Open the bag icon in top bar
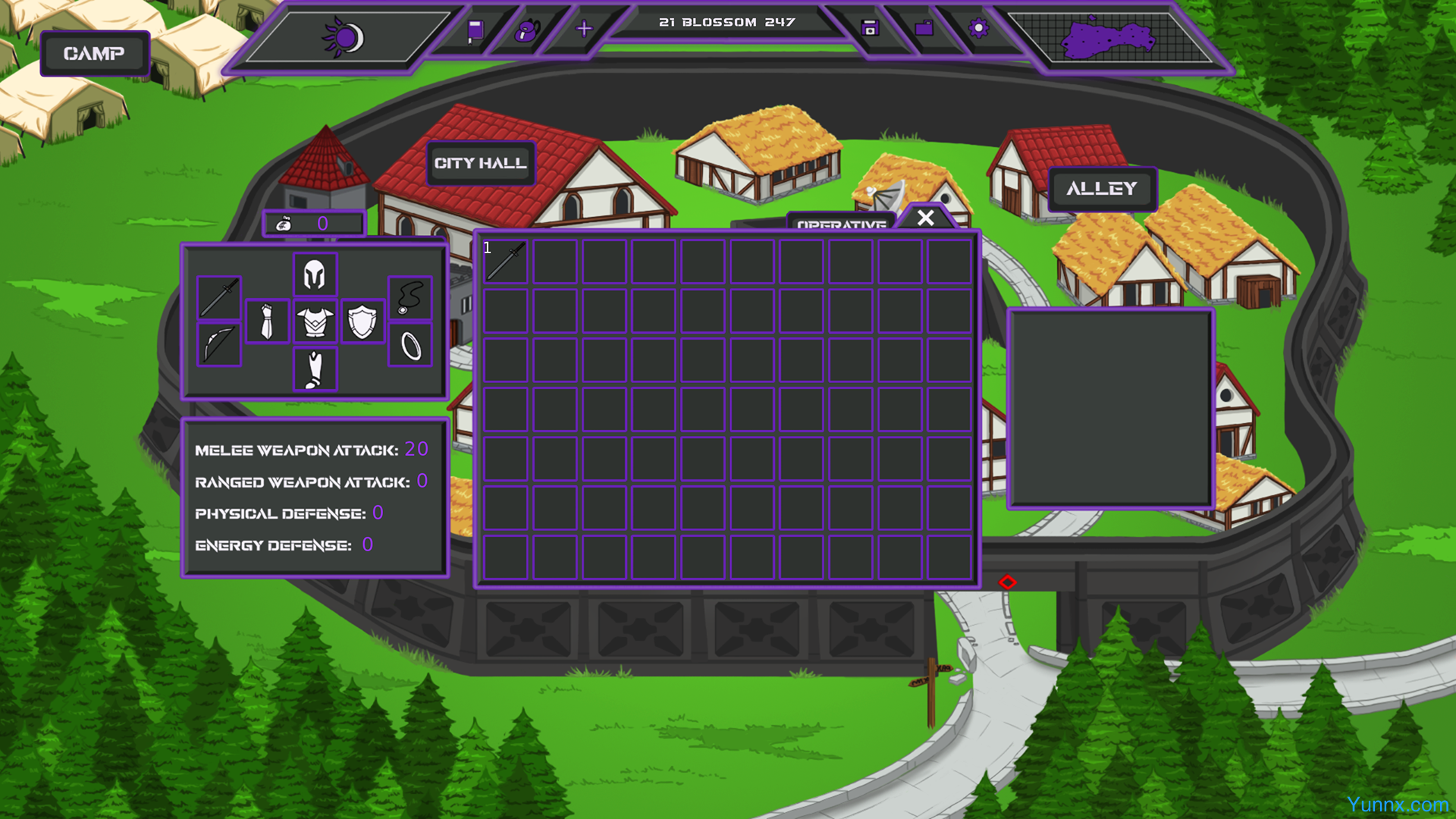Image resolution: width=1456 pixels, height=819 pixels. click(527, 30)
